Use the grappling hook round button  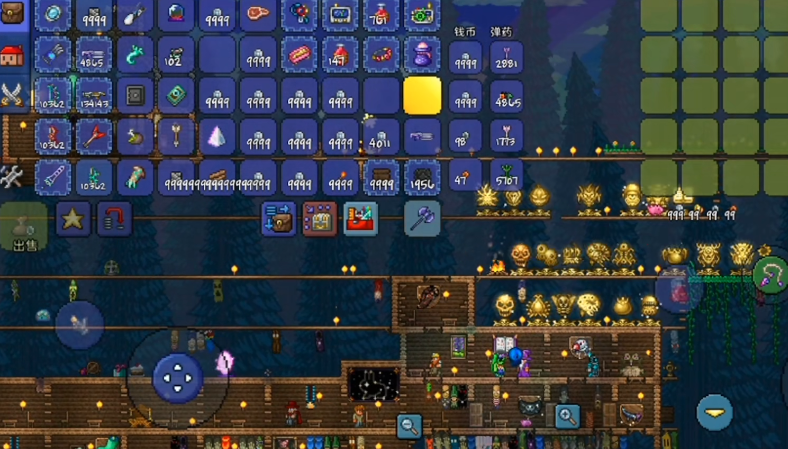pyautogui.click(x=769, y=274)
